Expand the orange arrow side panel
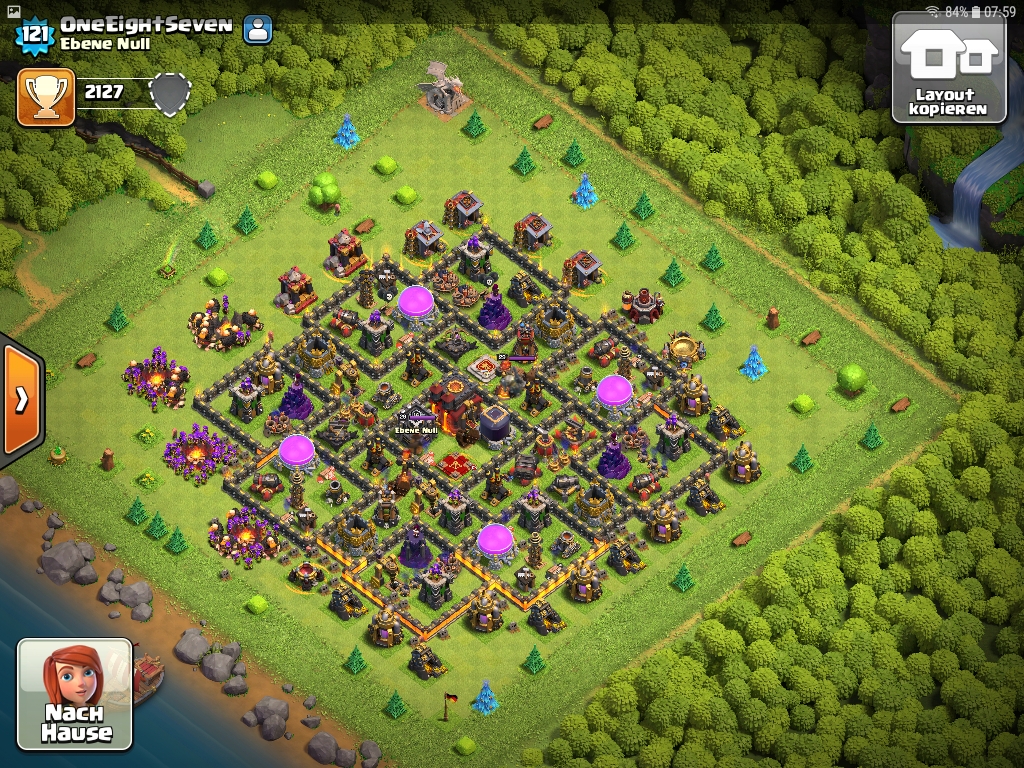Viewport: 1024px width, 768px height. 21,399
